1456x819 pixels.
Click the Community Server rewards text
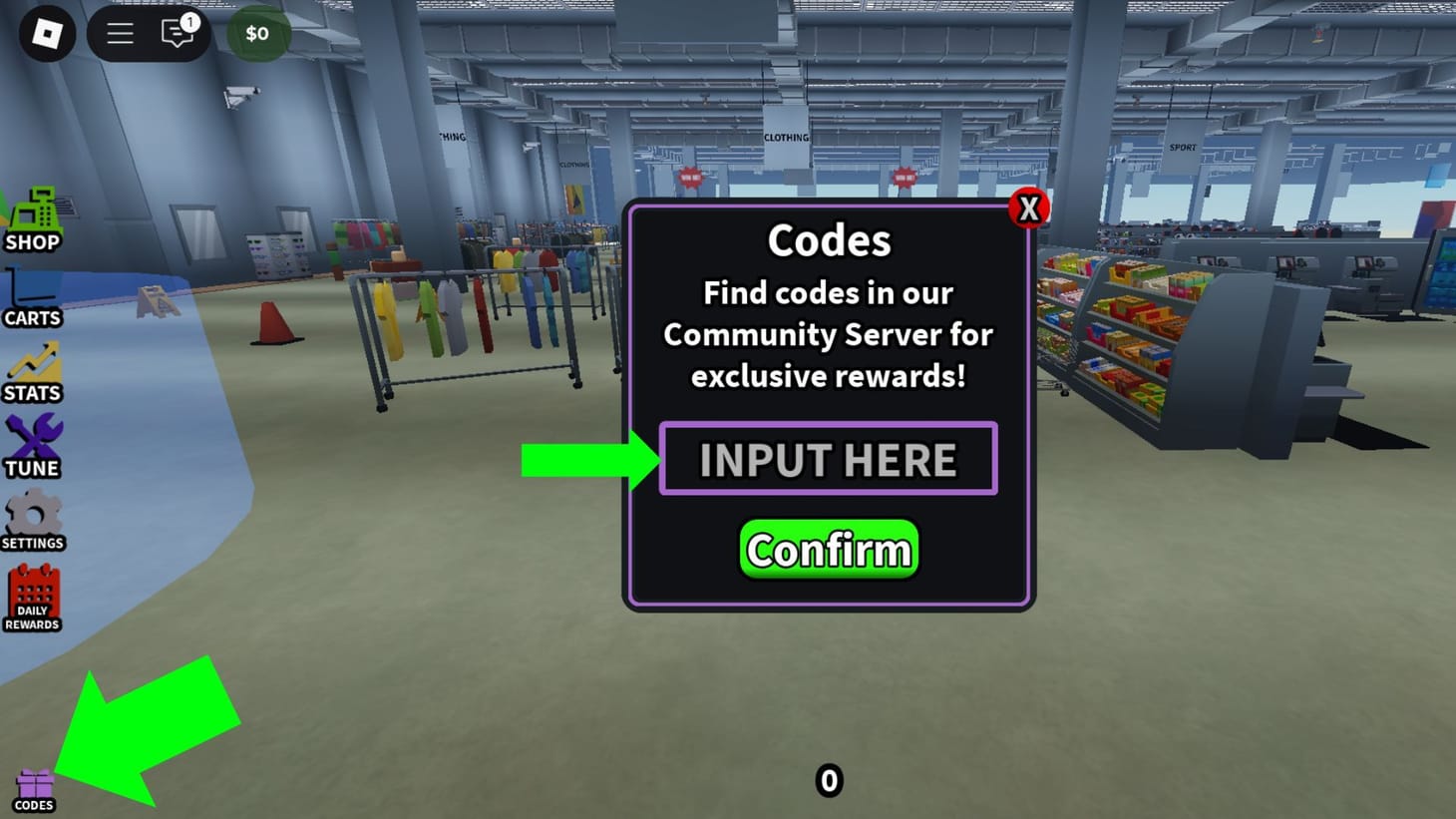tap(828, 335)
